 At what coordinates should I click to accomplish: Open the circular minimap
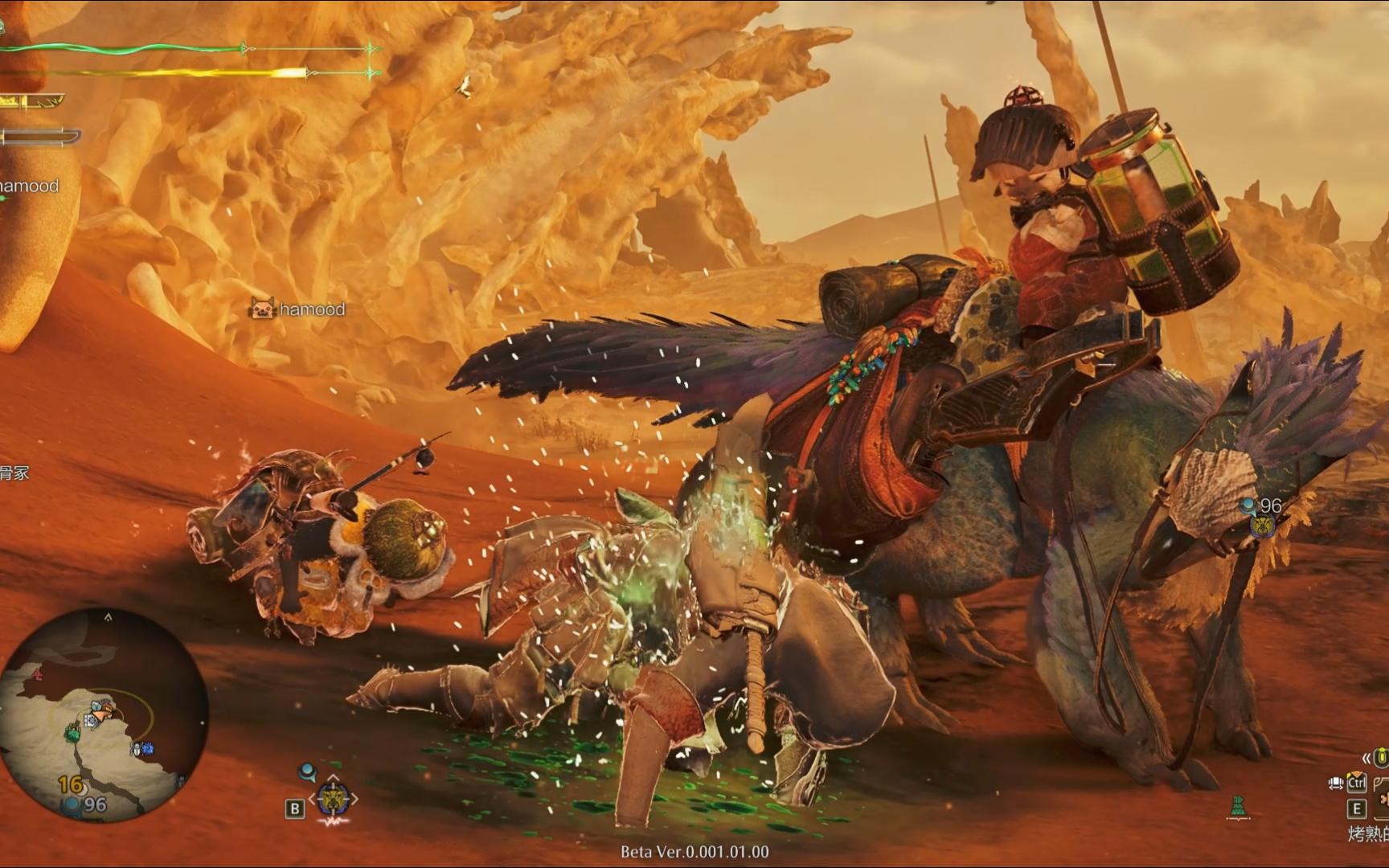tap(103, 714)
